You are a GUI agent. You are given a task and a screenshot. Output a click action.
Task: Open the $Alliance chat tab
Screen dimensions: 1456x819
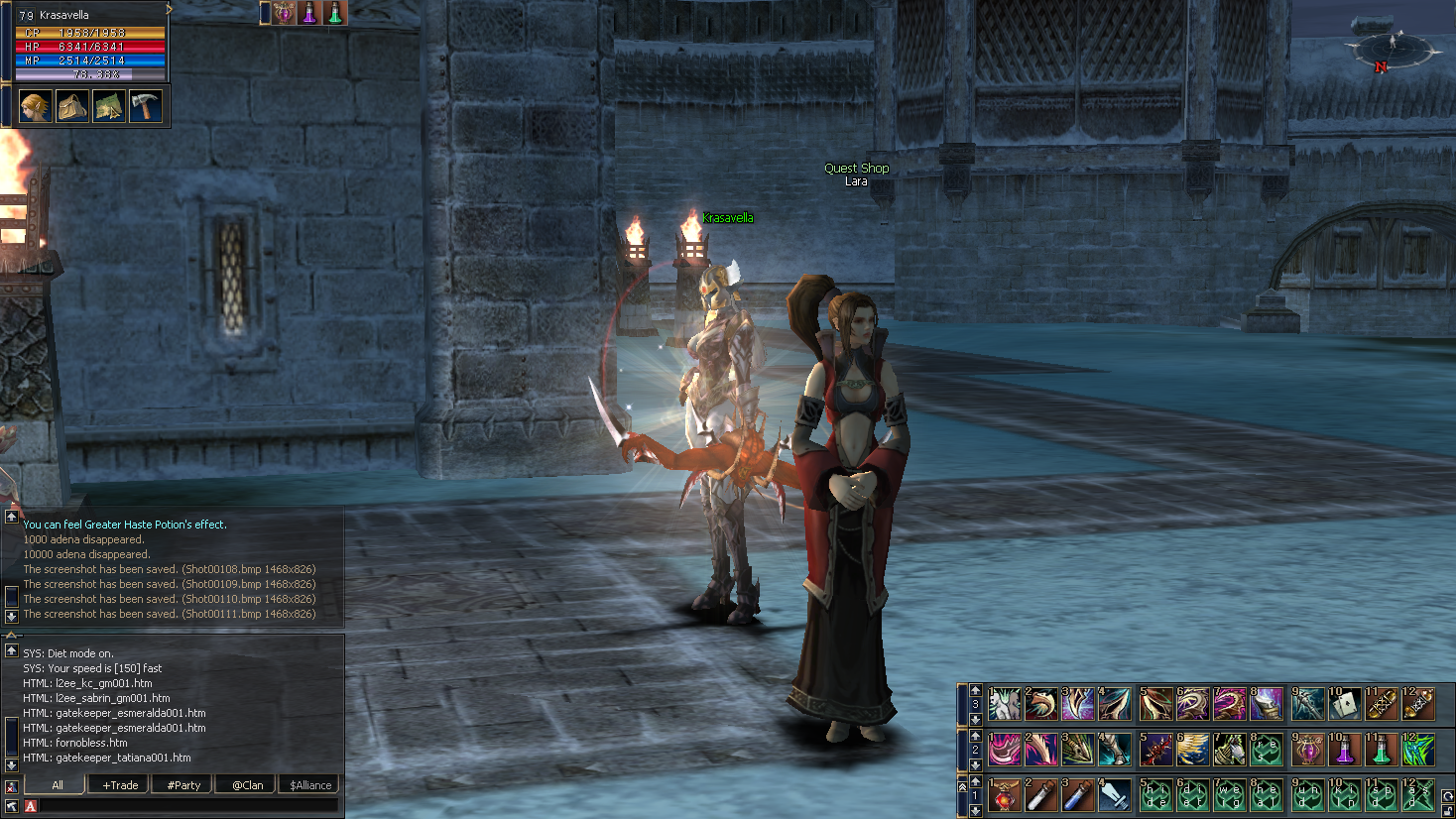(x=310, y=785)
